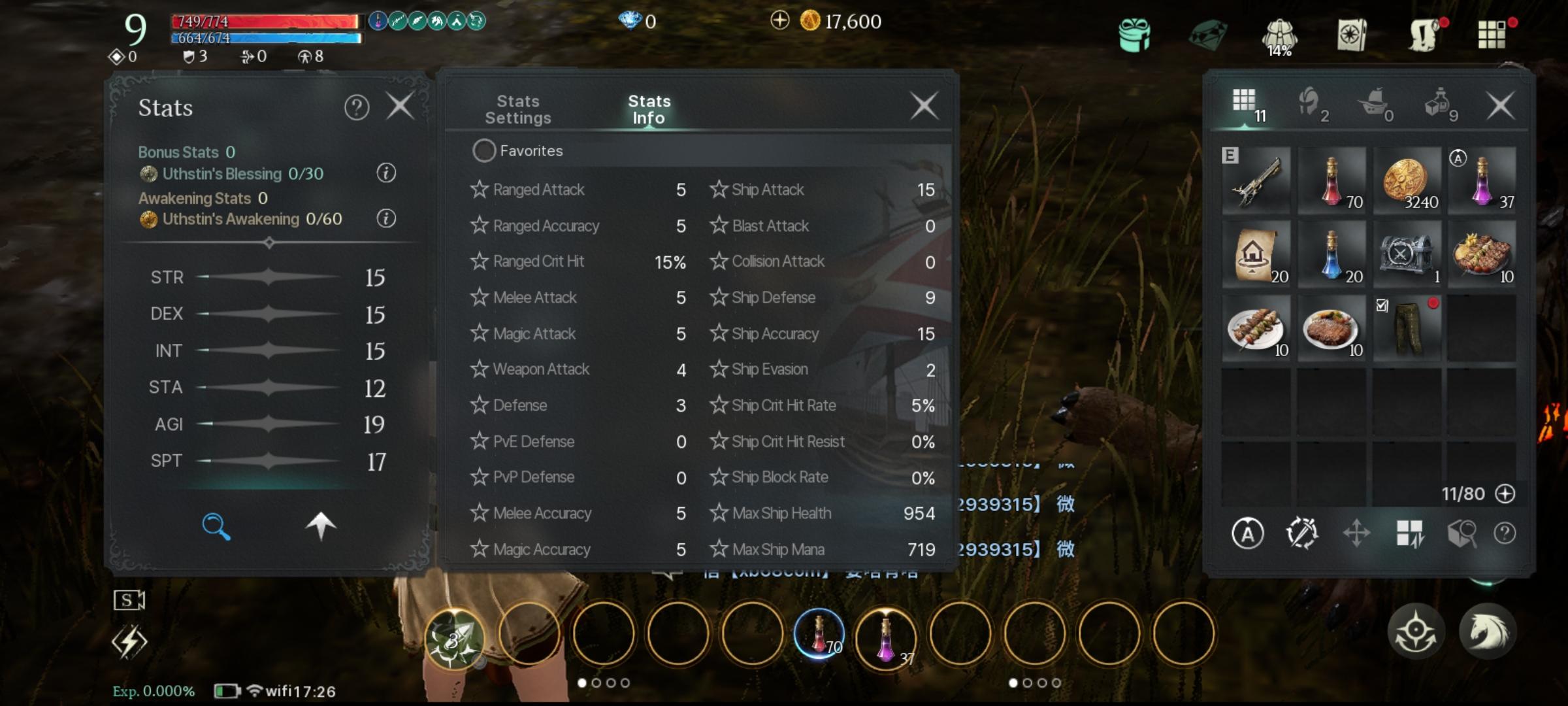Show info for Uthstin's Awakening
This screenshot has height=706, width=1568.
point(386,218)
